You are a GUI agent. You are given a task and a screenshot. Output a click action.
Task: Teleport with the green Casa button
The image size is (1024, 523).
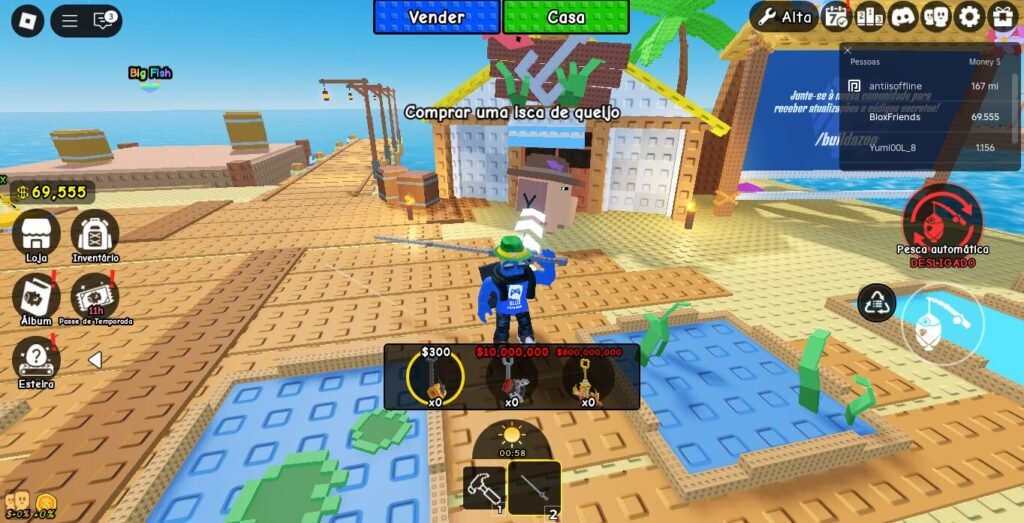(x=566, y=17)
